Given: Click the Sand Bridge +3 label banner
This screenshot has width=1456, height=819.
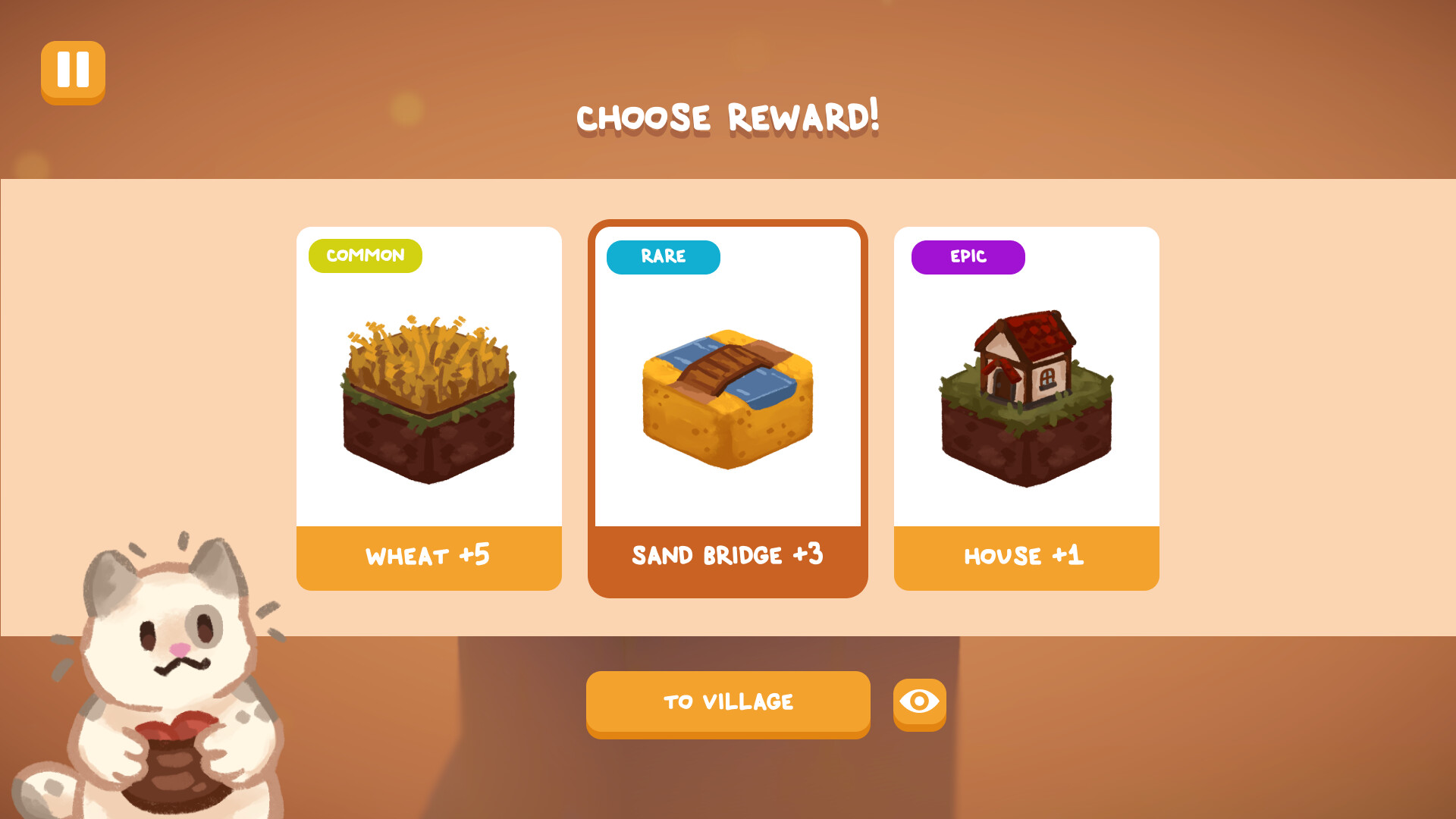Looking at the screenshot, I should pos(727,556).
